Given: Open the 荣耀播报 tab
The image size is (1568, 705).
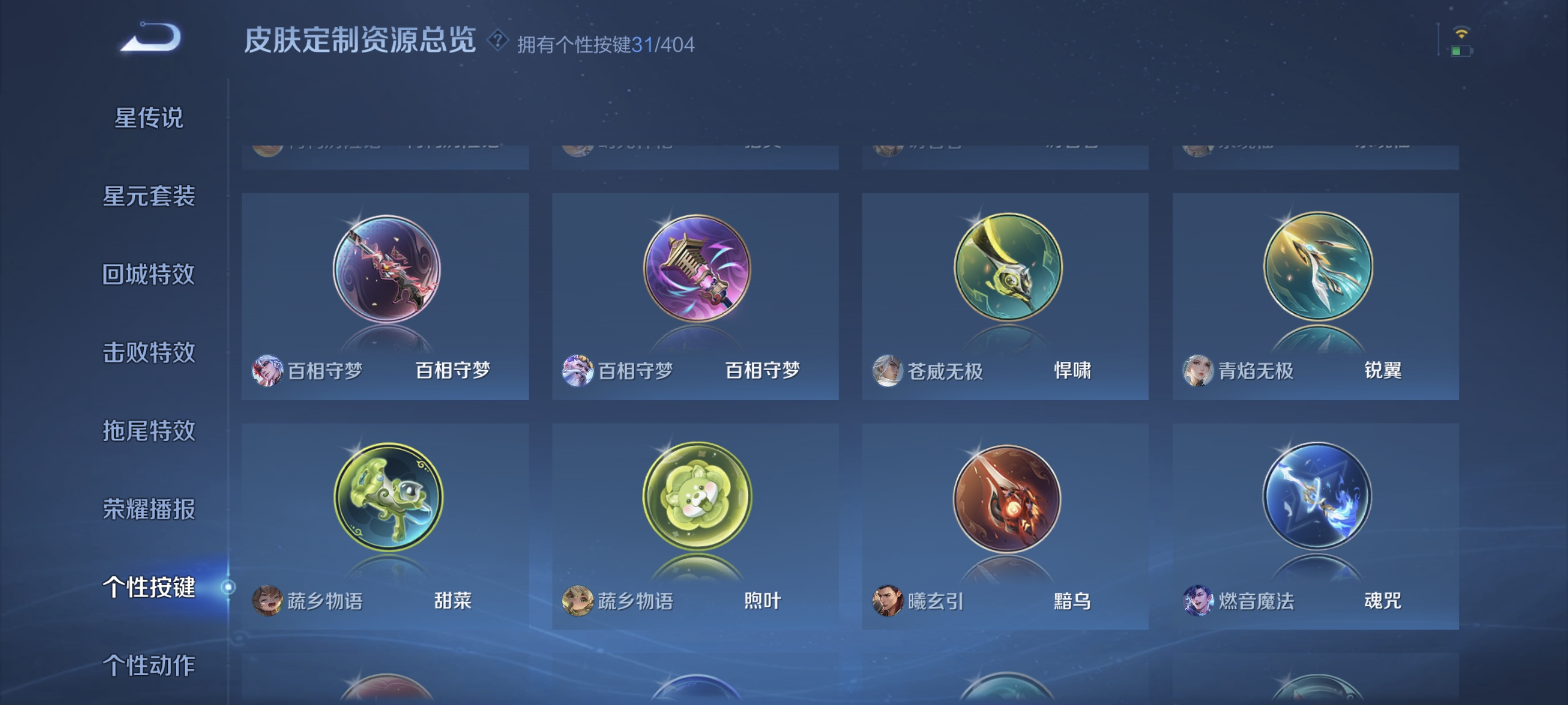Looking at the screenshot, I should click(x=148, y=509).
